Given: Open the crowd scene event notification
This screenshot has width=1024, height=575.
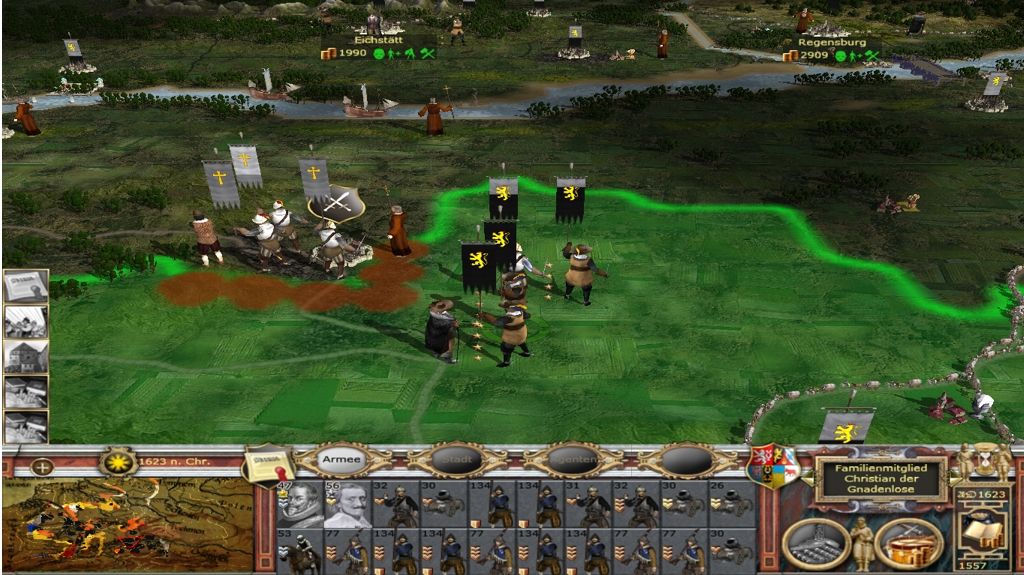Looking at the screenshot, I should tap(25, 321).
